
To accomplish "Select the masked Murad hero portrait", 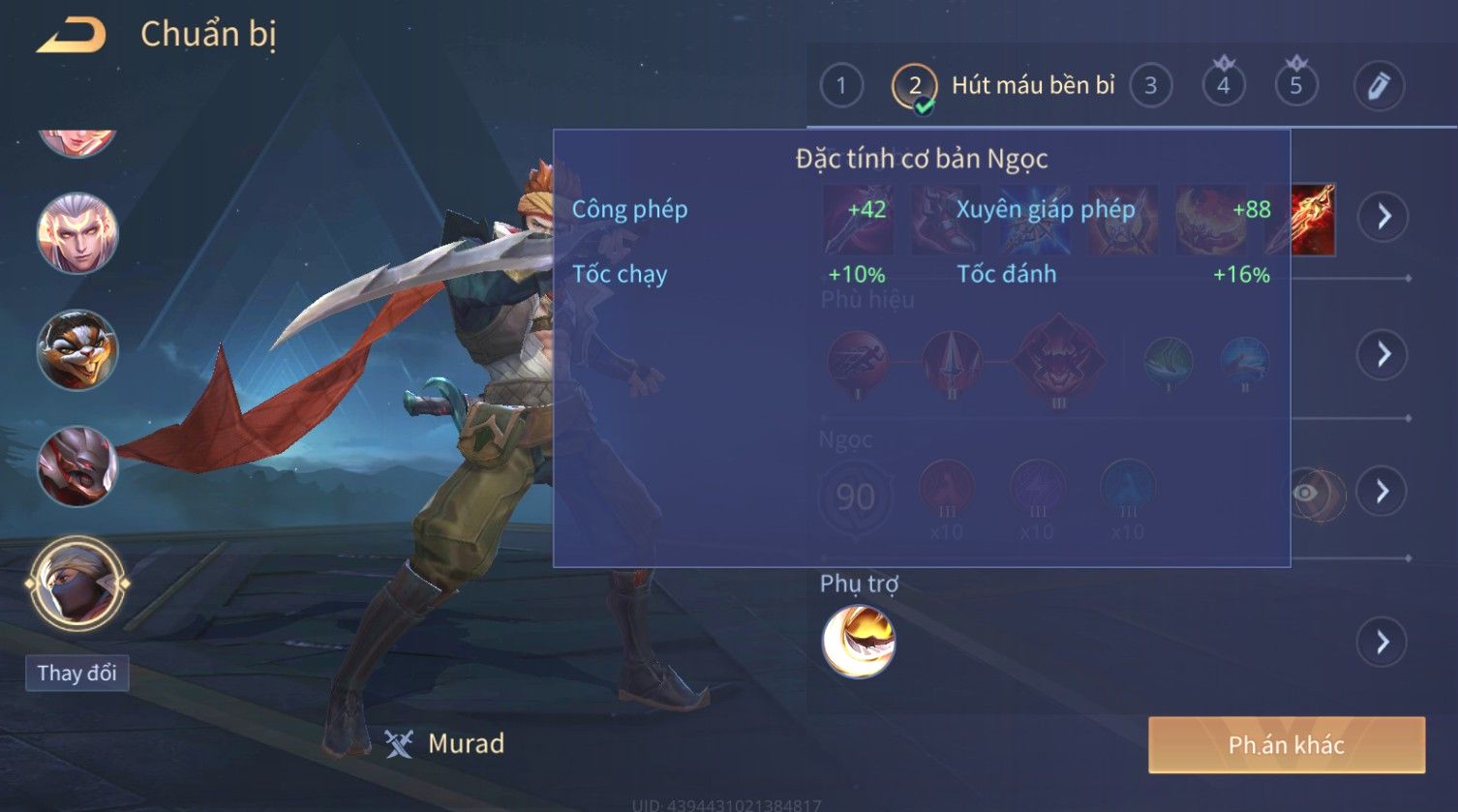I will (76, 584).
